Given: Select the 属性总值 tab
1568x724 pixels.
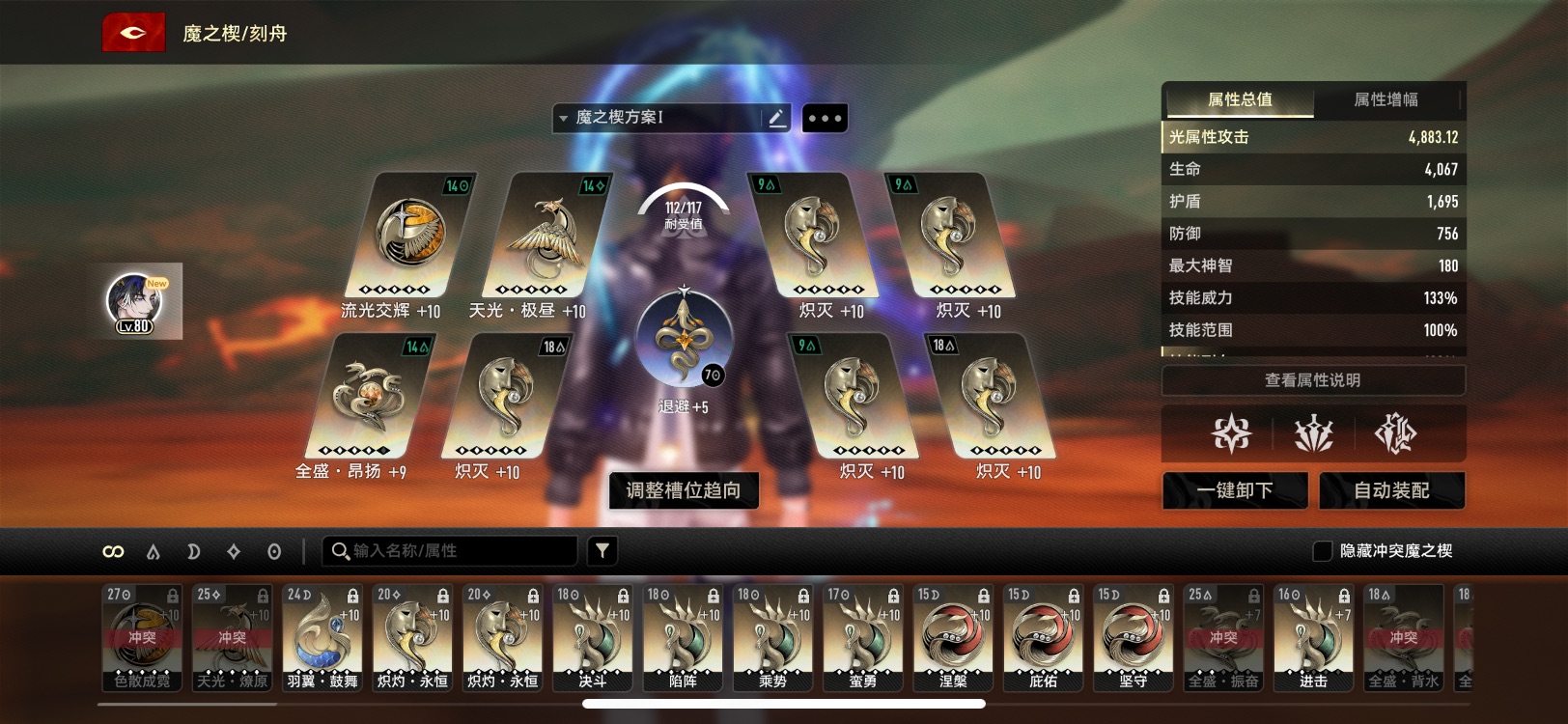Looking at the screenshot, I should 1240,99.
